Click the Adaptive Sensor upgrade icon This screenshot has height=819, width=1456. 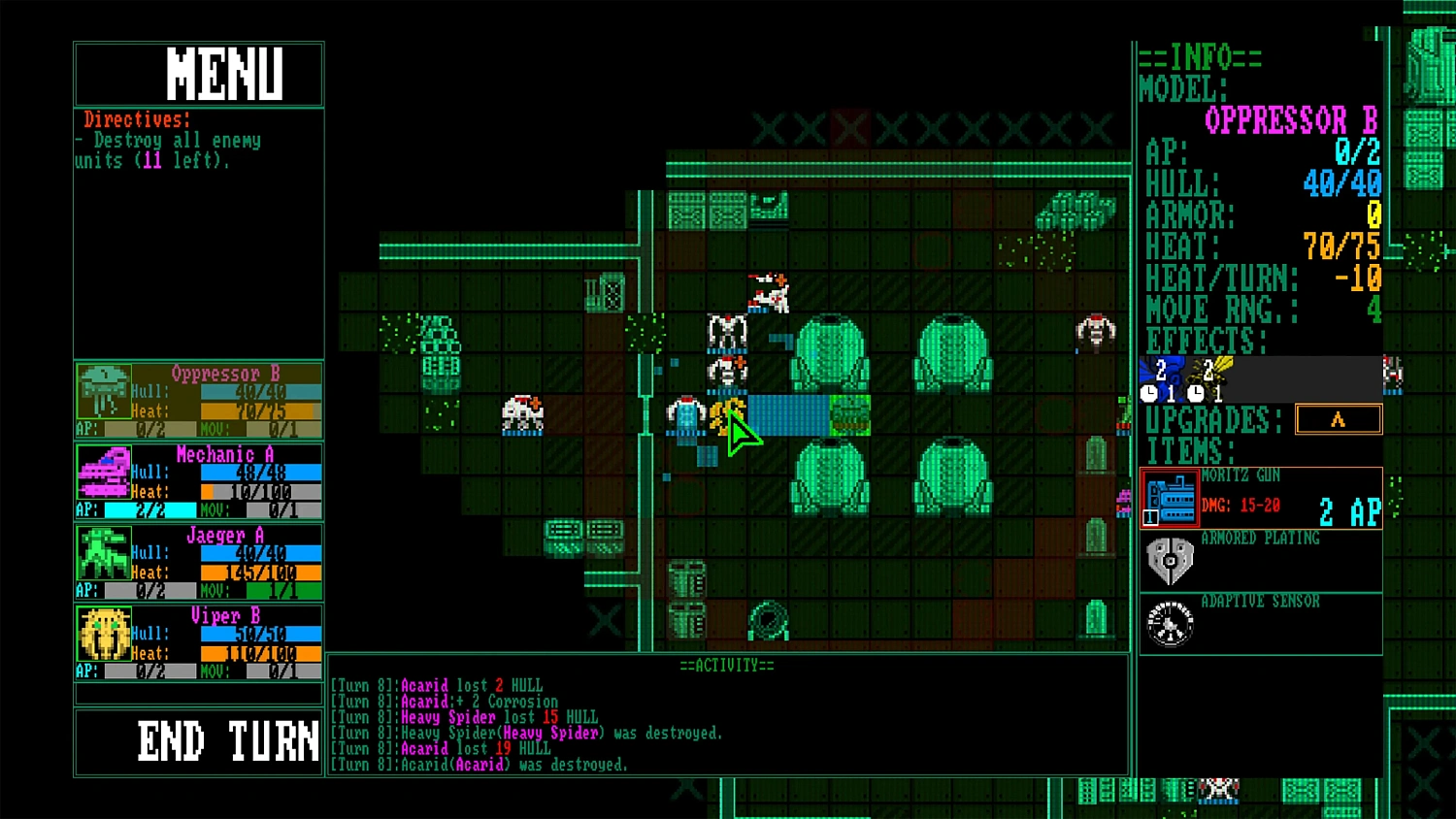click(1170, 624)
